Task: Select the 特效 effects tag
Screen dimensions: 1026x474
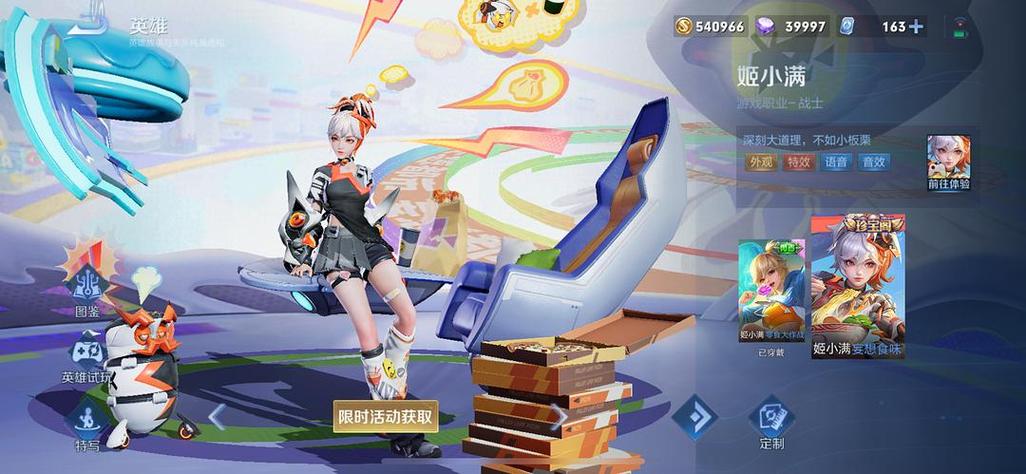Action: (x=797, y=162)
